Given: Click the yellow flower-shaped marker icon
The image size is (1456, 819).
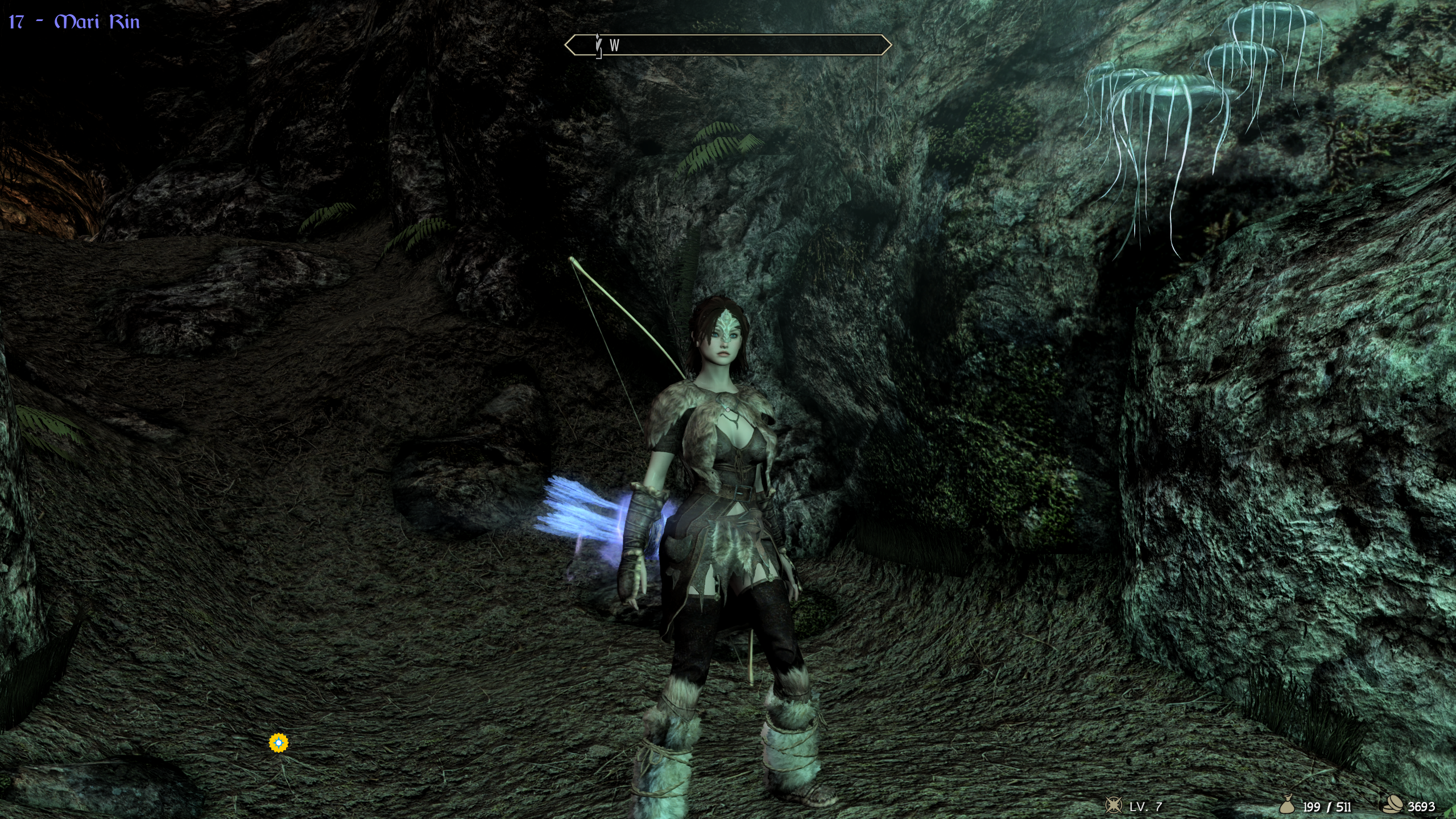Looking at the screenshot, I should [279, 742].
